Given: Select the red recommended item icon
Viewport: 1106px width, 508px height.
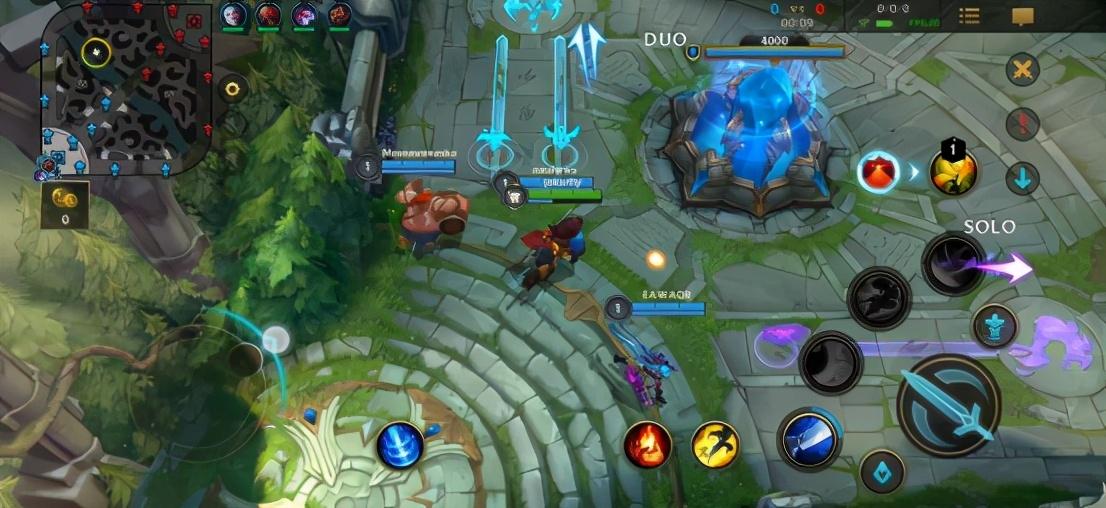Looking at the screenshot, I should (878, 171).
